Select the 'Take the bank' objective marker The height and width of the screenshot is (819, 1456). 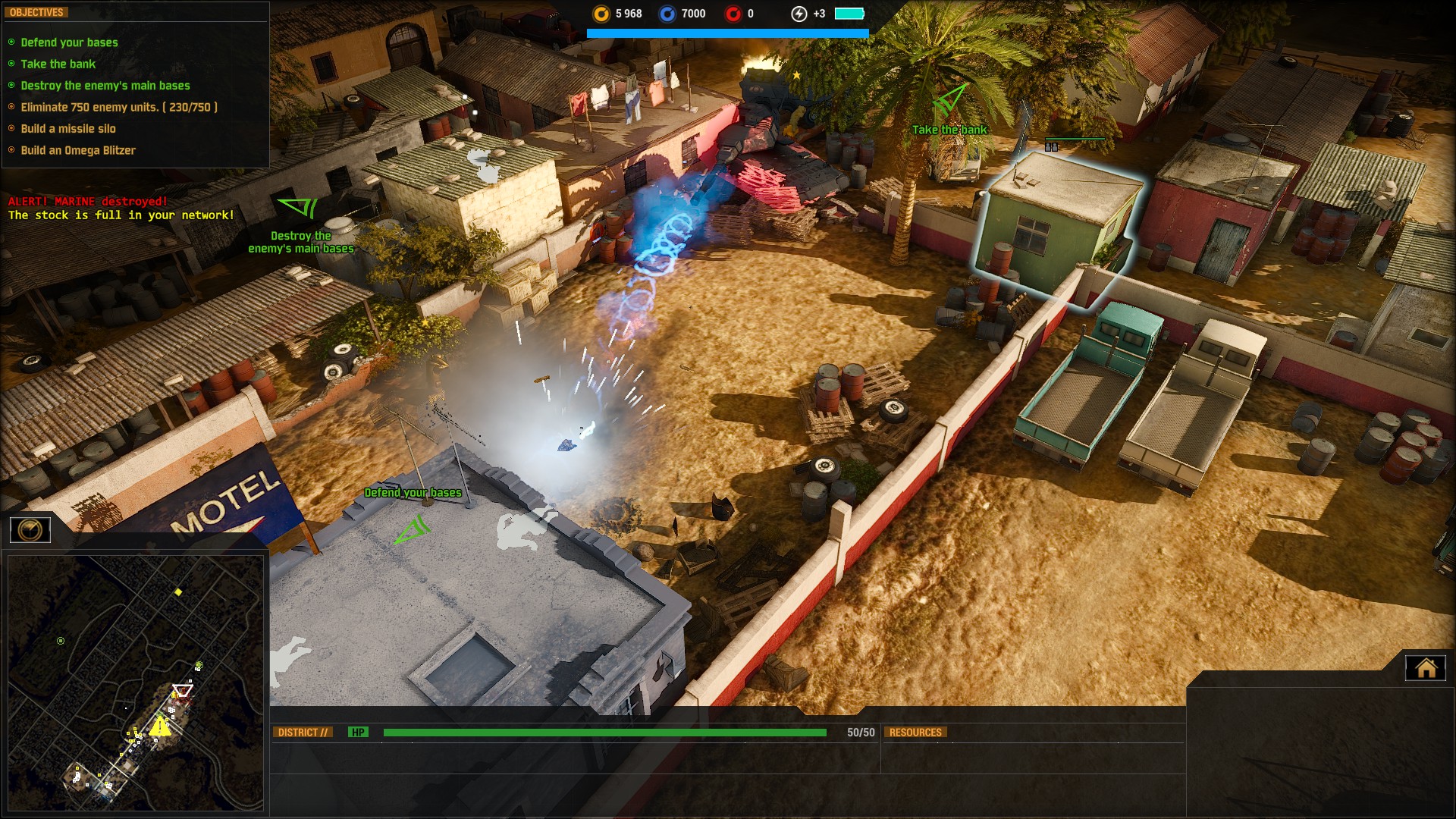[949, 99]
